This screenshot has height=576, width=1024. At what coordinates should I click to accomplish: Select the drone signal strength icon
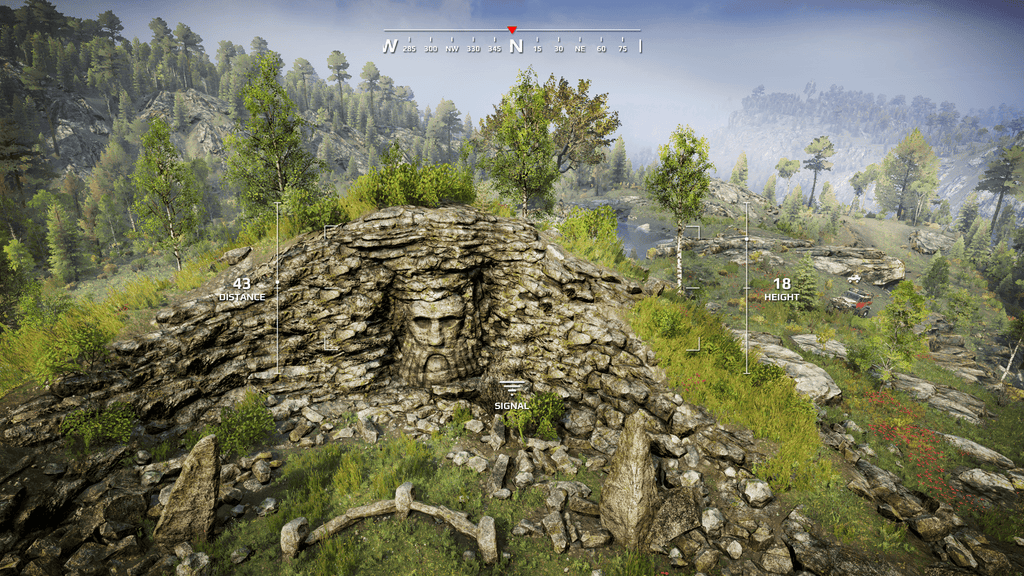click(512, 388)
